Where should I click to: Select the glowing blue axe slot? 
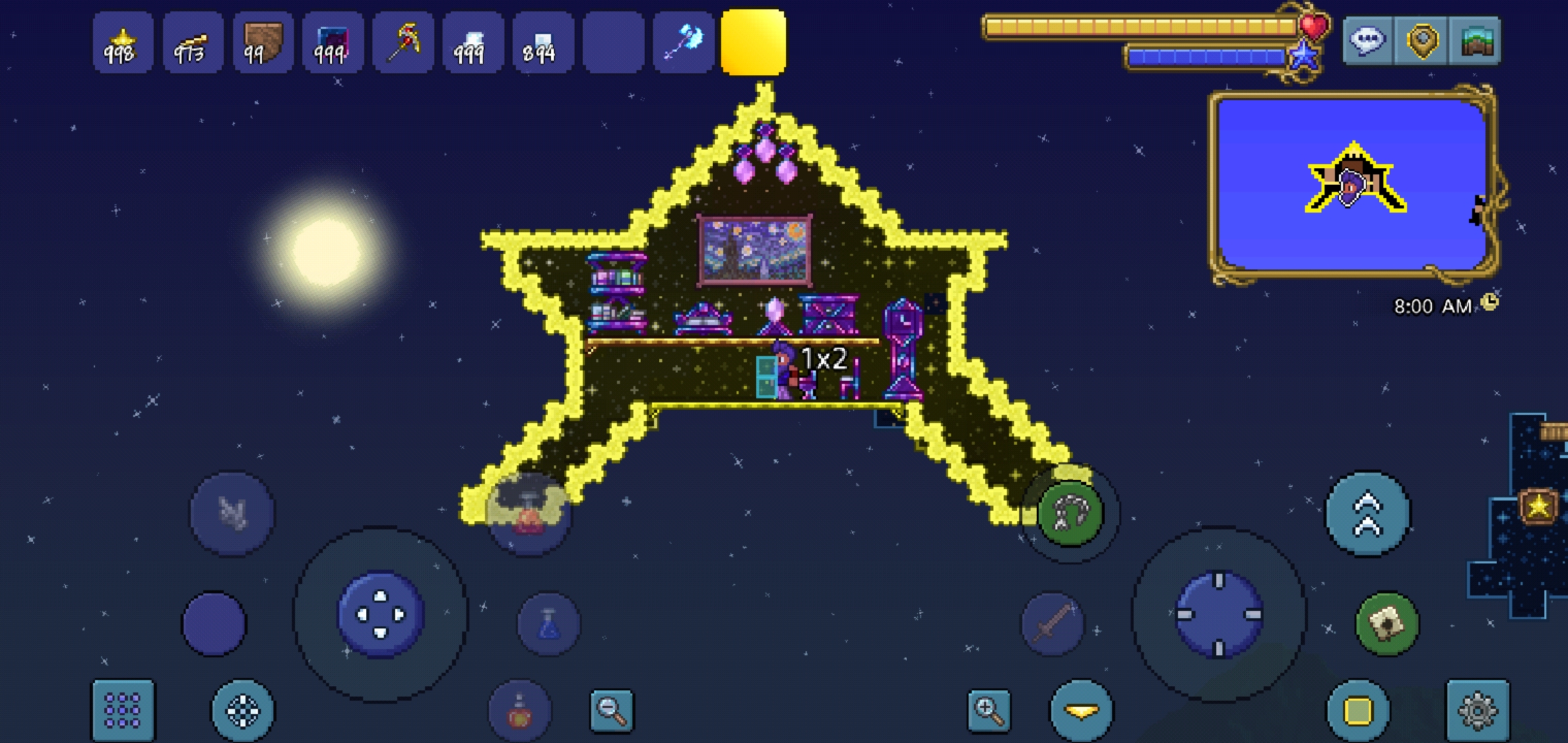(683, 43)
